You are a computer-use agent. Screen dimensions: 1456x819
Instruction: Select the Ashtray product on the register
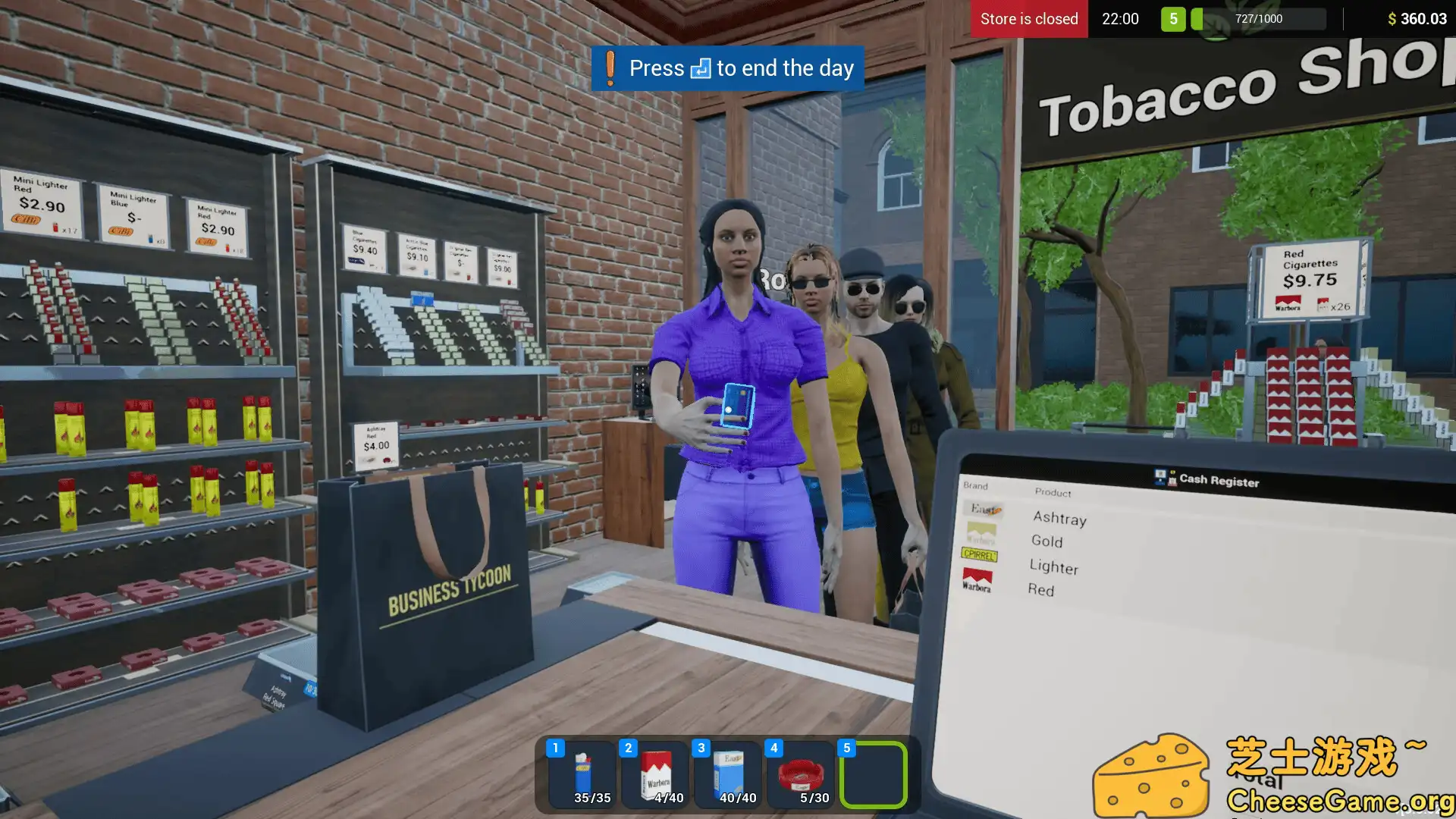[1059, 519]
